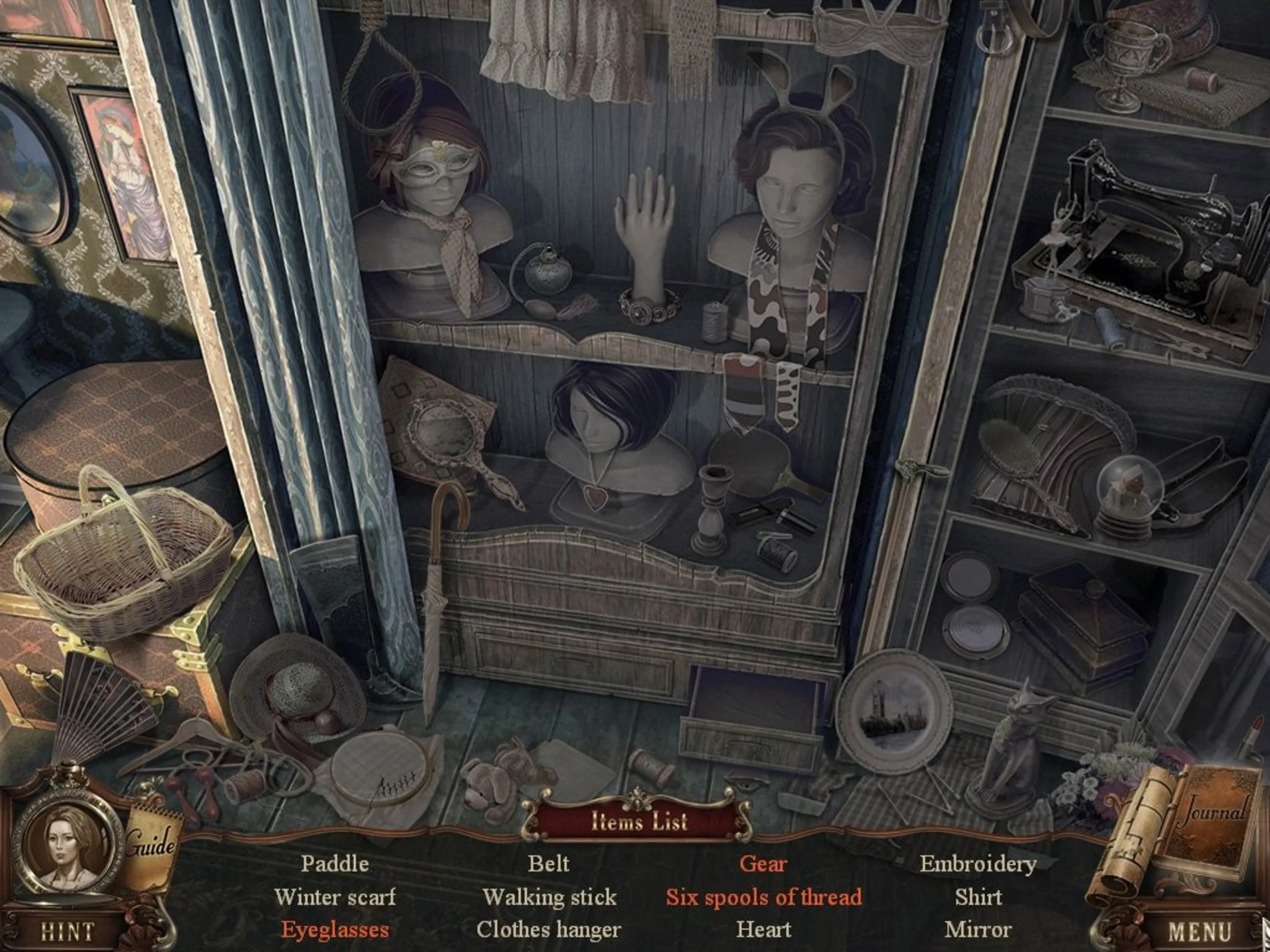Click the HINT button
Screen dimensions: 1270x952
67,931
